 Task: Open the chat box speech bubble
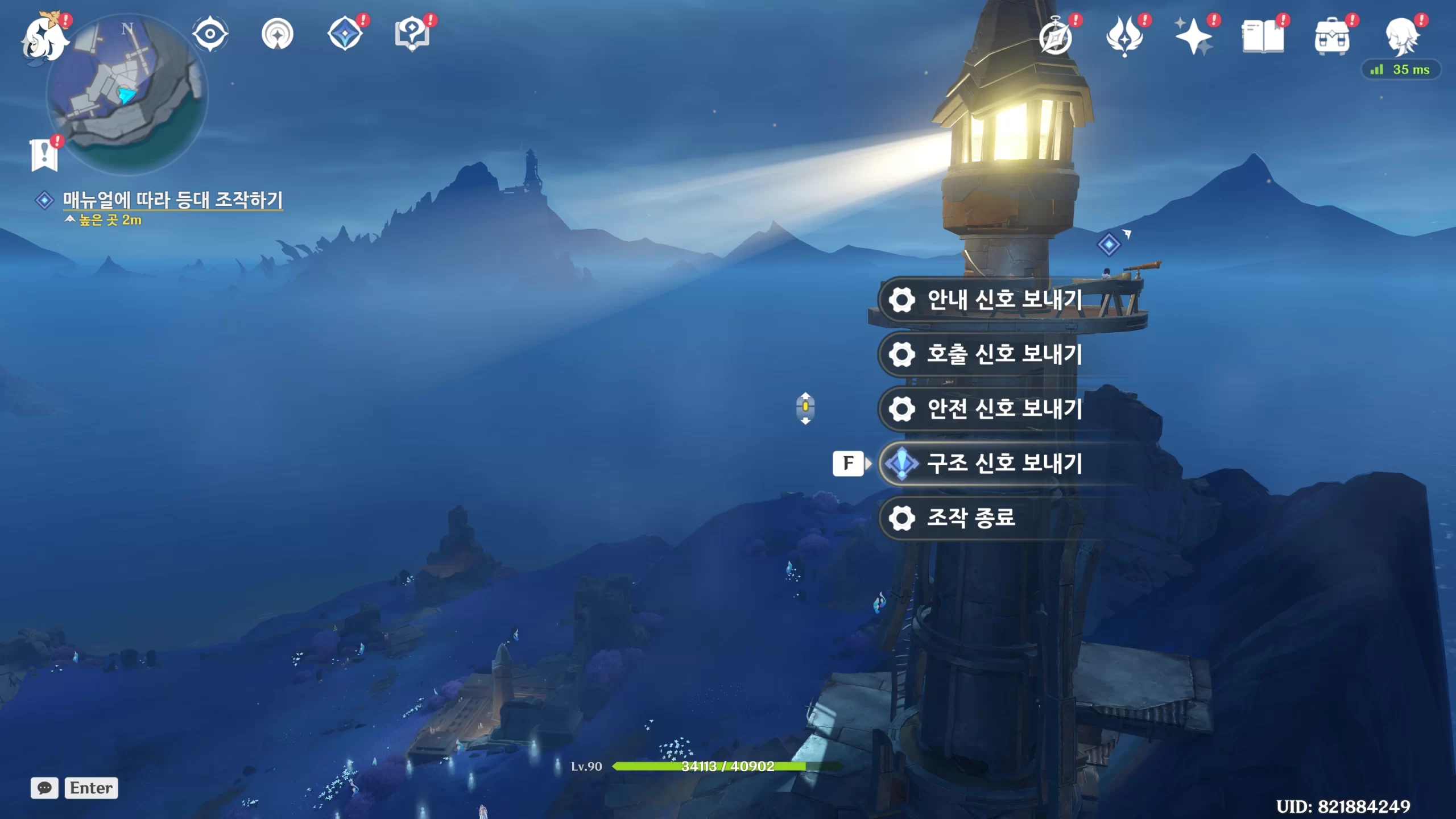(44, 788)
